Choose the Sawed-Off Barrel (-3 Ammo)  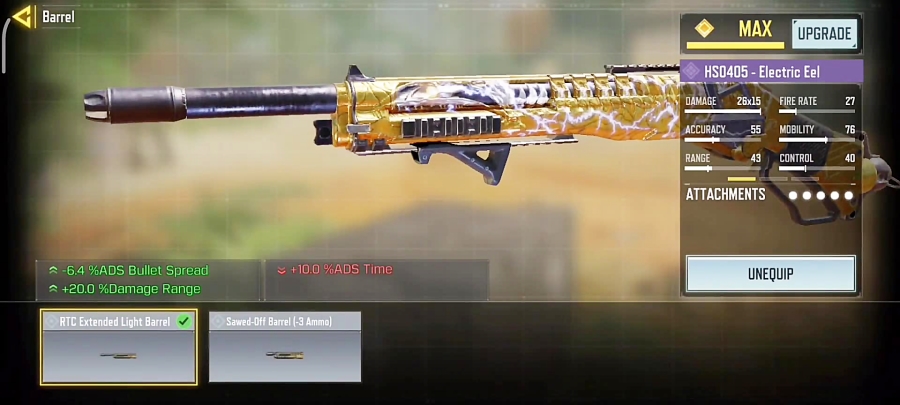point(285,346)
